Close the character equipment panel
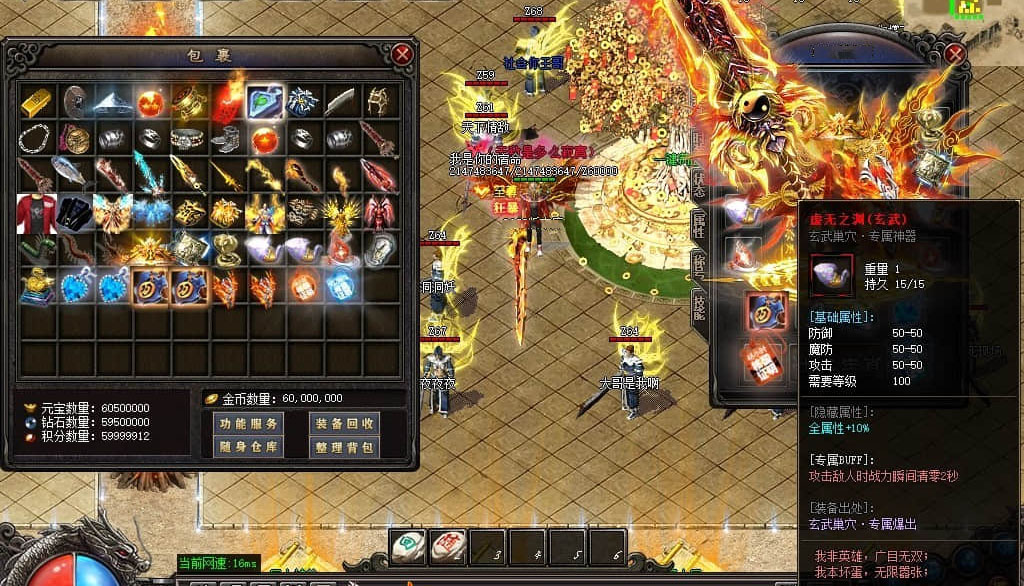The height and width of the screenshot is (586, 1024). (x=954, y=54)
